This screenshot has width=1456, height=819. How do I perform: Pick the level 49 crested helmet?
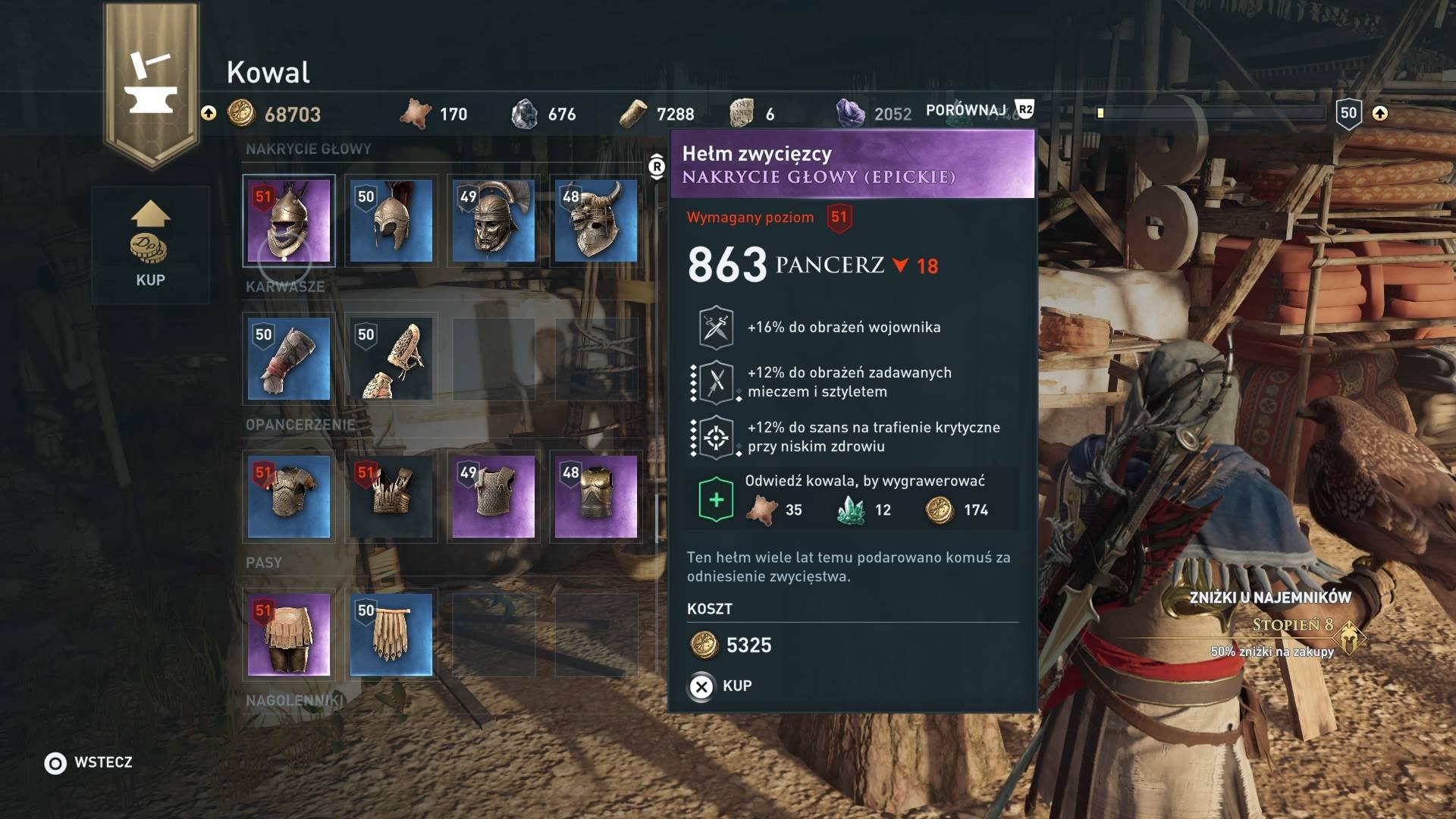[x=494, y=221]
